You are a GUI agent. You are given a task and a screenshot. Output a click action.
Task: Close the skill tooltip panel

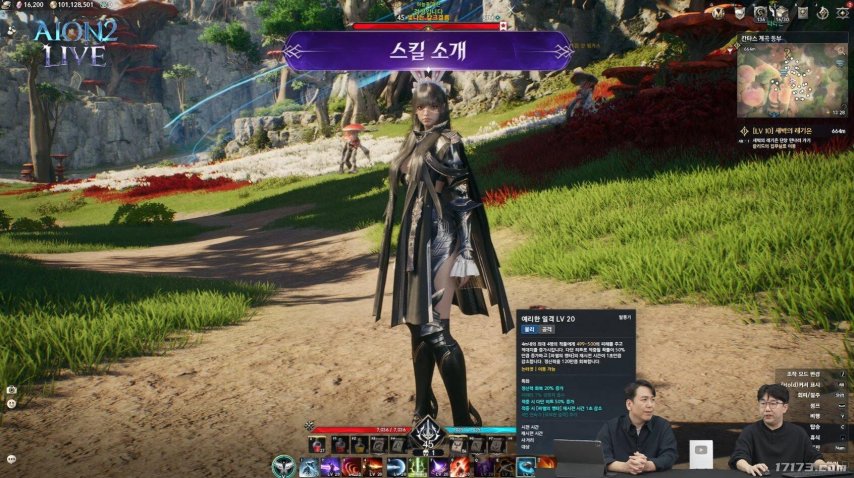coord(626,316)
